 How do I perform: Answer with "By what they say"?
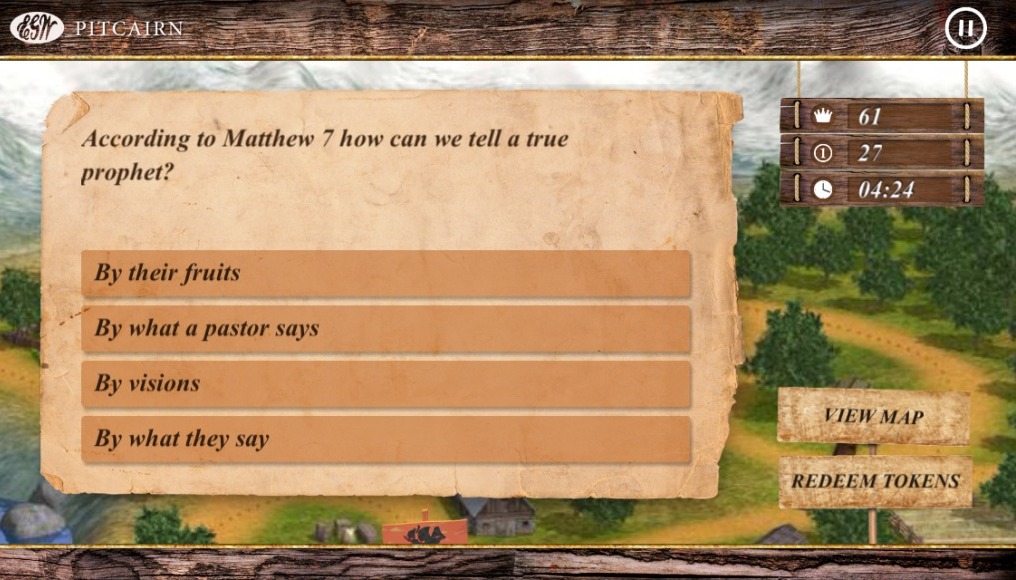pos(386,439)
